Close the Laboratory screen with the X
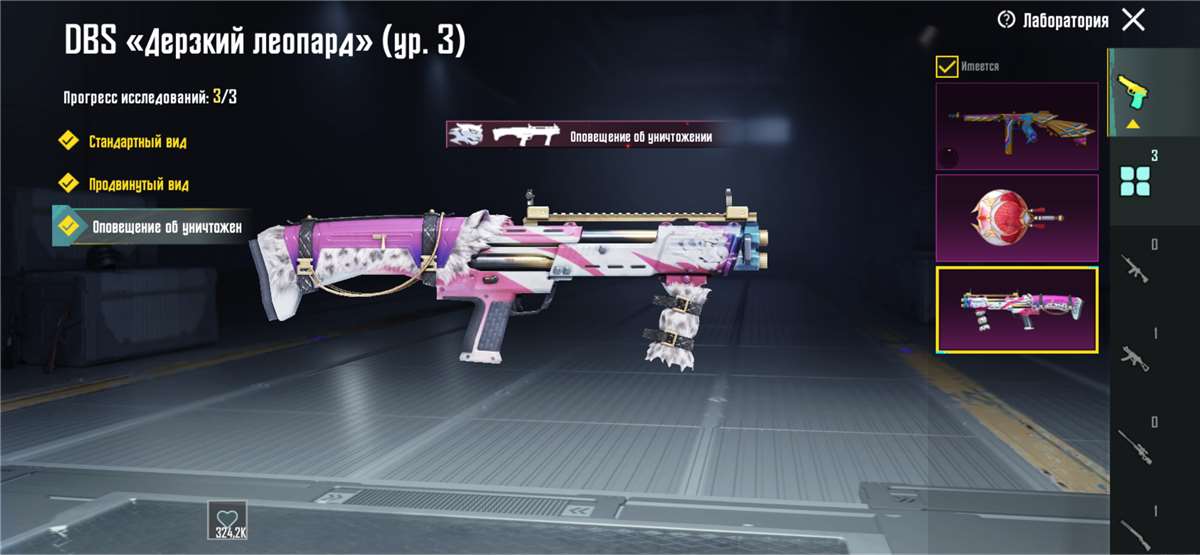The height and width of the screenshot is (555, 1200). point(1133,20)
